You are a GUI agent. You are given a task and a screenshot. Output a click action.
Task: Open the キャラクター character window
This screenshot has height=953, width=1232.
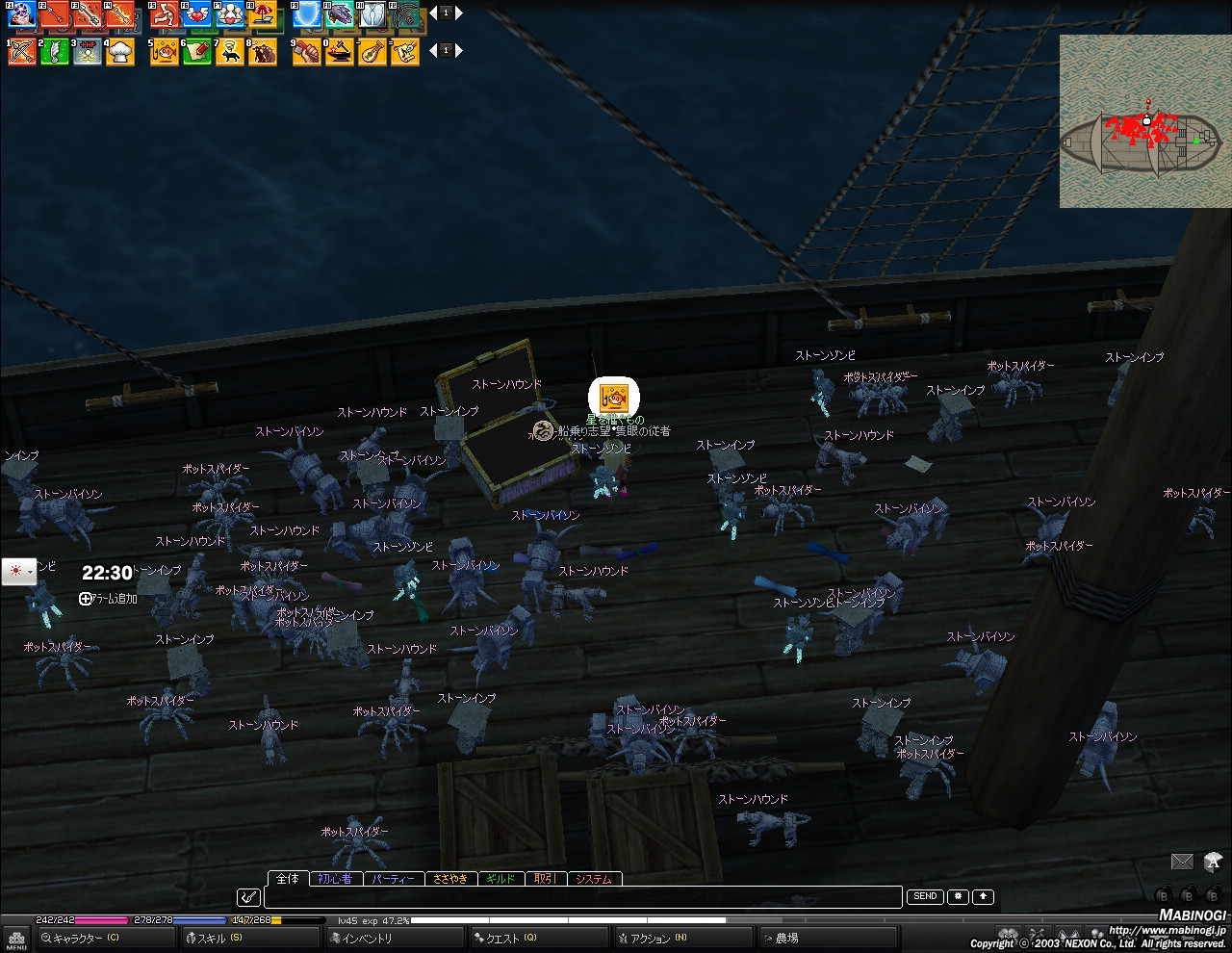point(82,938)
